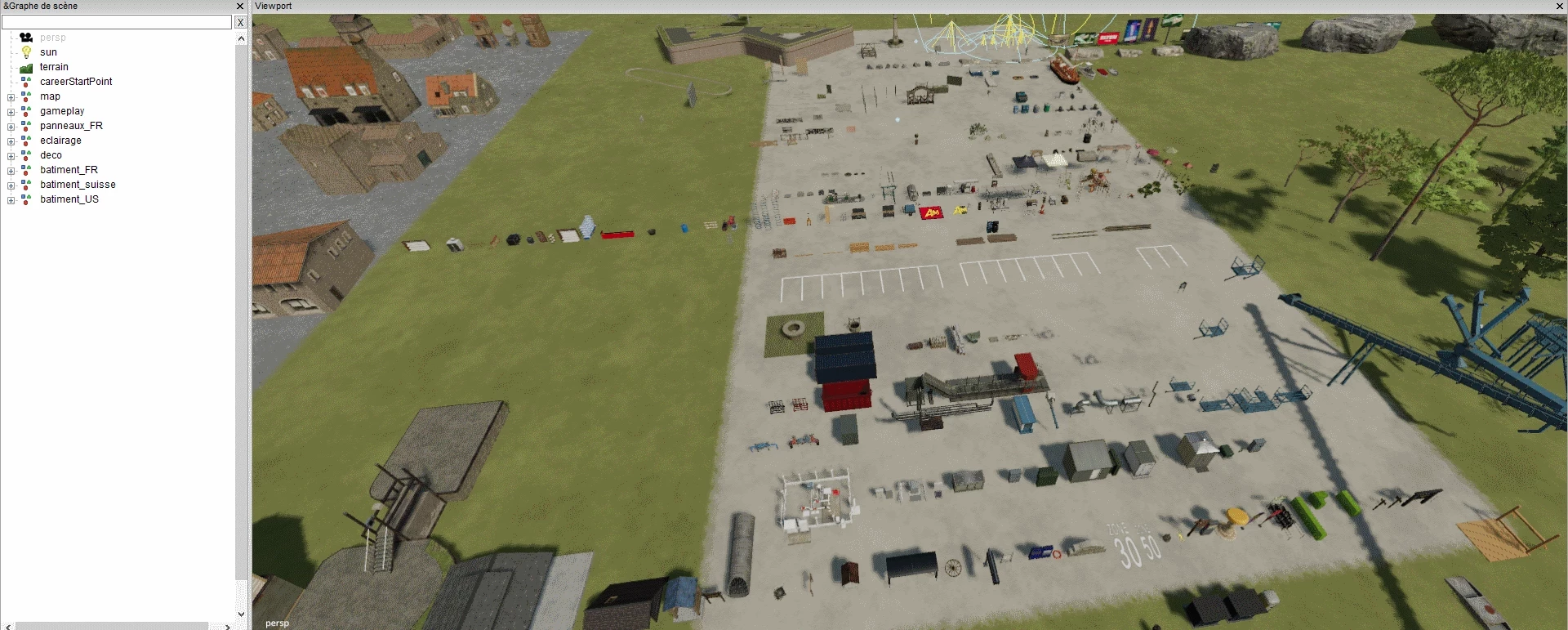Click the eclairage node icon
This screenshot has width=1568, height=630.
tap(27, 141)
